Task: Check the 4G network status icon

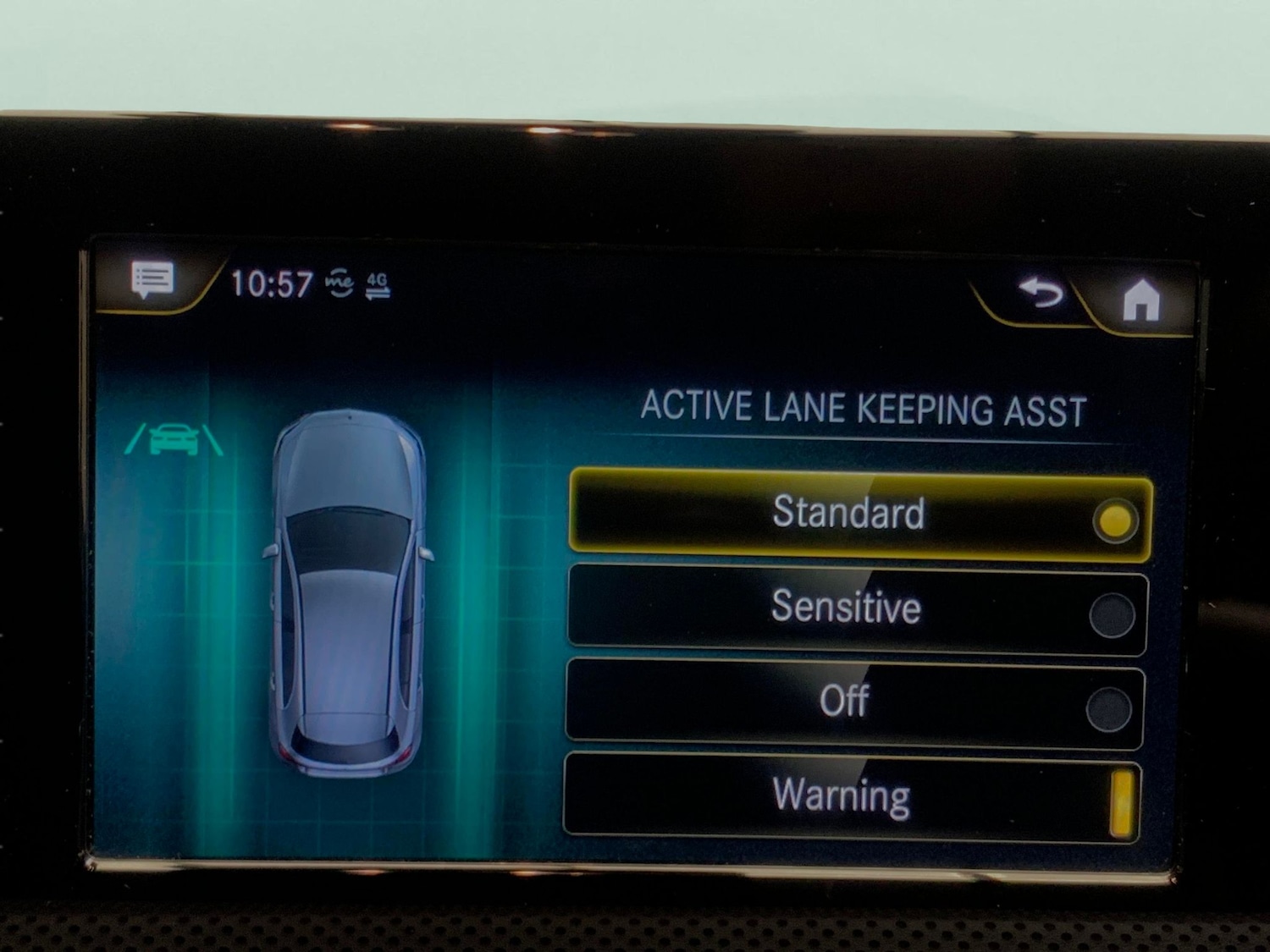Action: pyautogui.click(x=375, y=283)
